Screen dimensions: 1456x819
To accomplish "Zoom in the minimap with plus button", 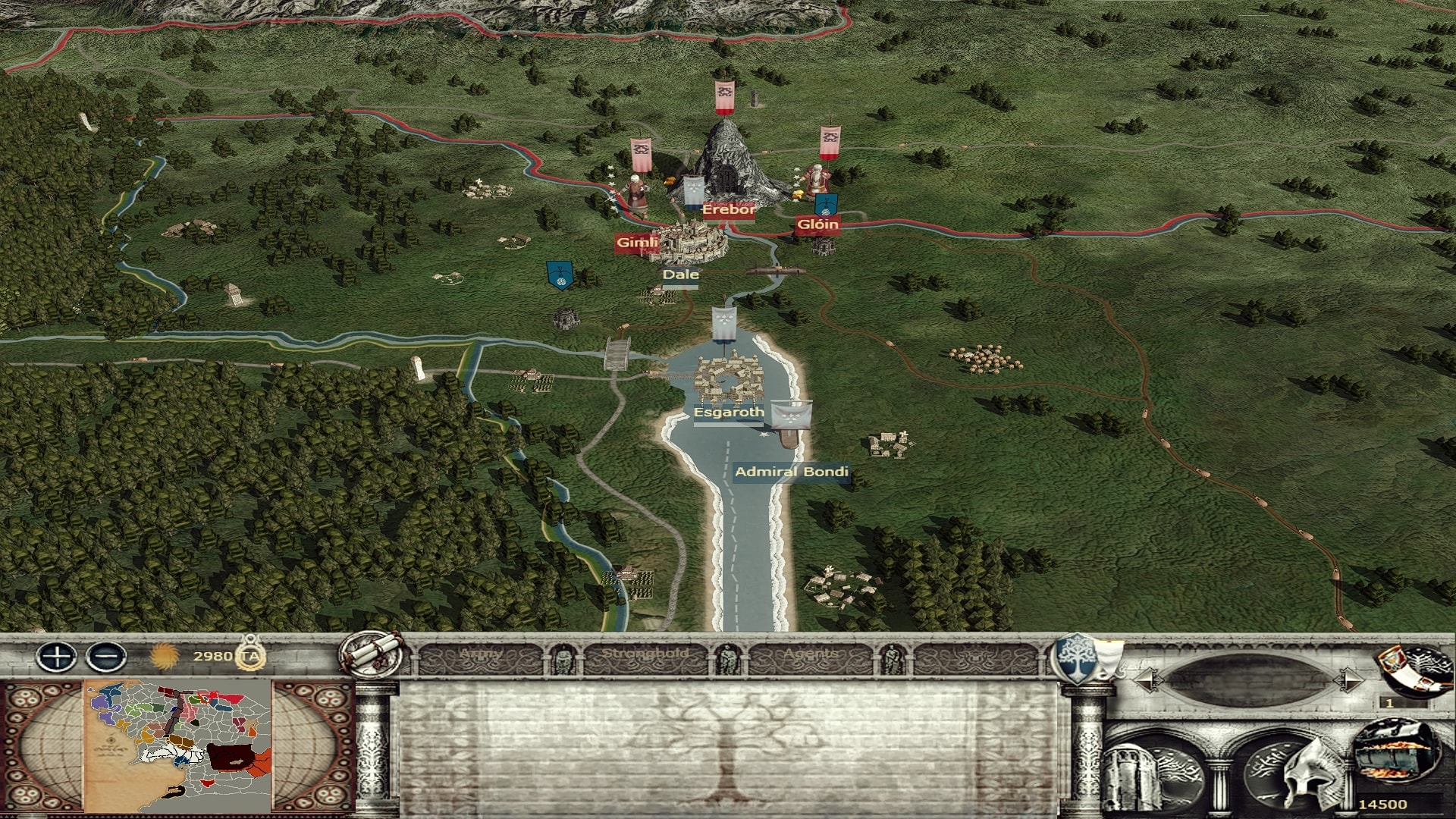I will click(x=57, y=656).
